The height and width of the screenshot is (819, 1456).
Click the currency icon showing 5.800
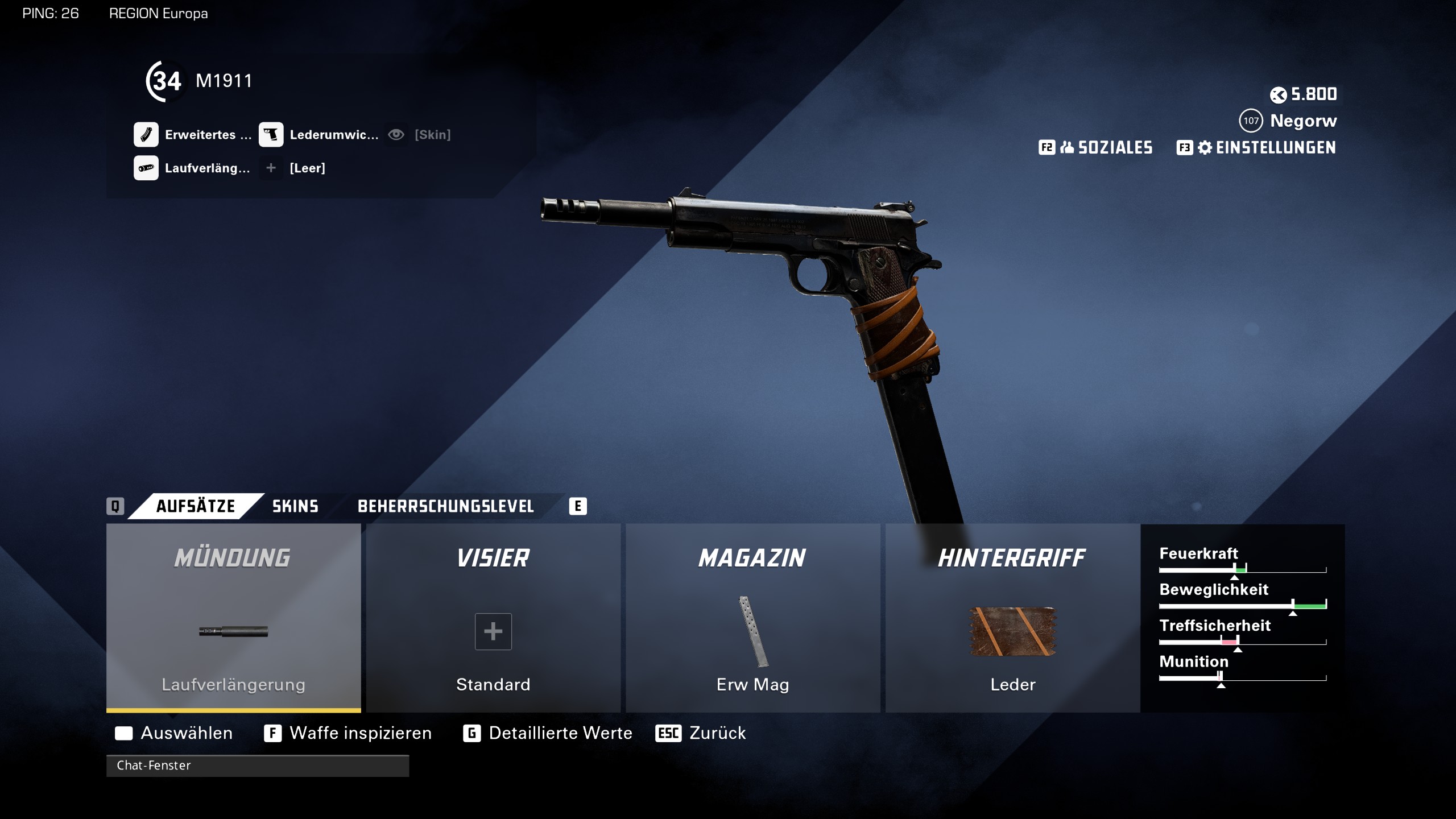coord(1280,94)
